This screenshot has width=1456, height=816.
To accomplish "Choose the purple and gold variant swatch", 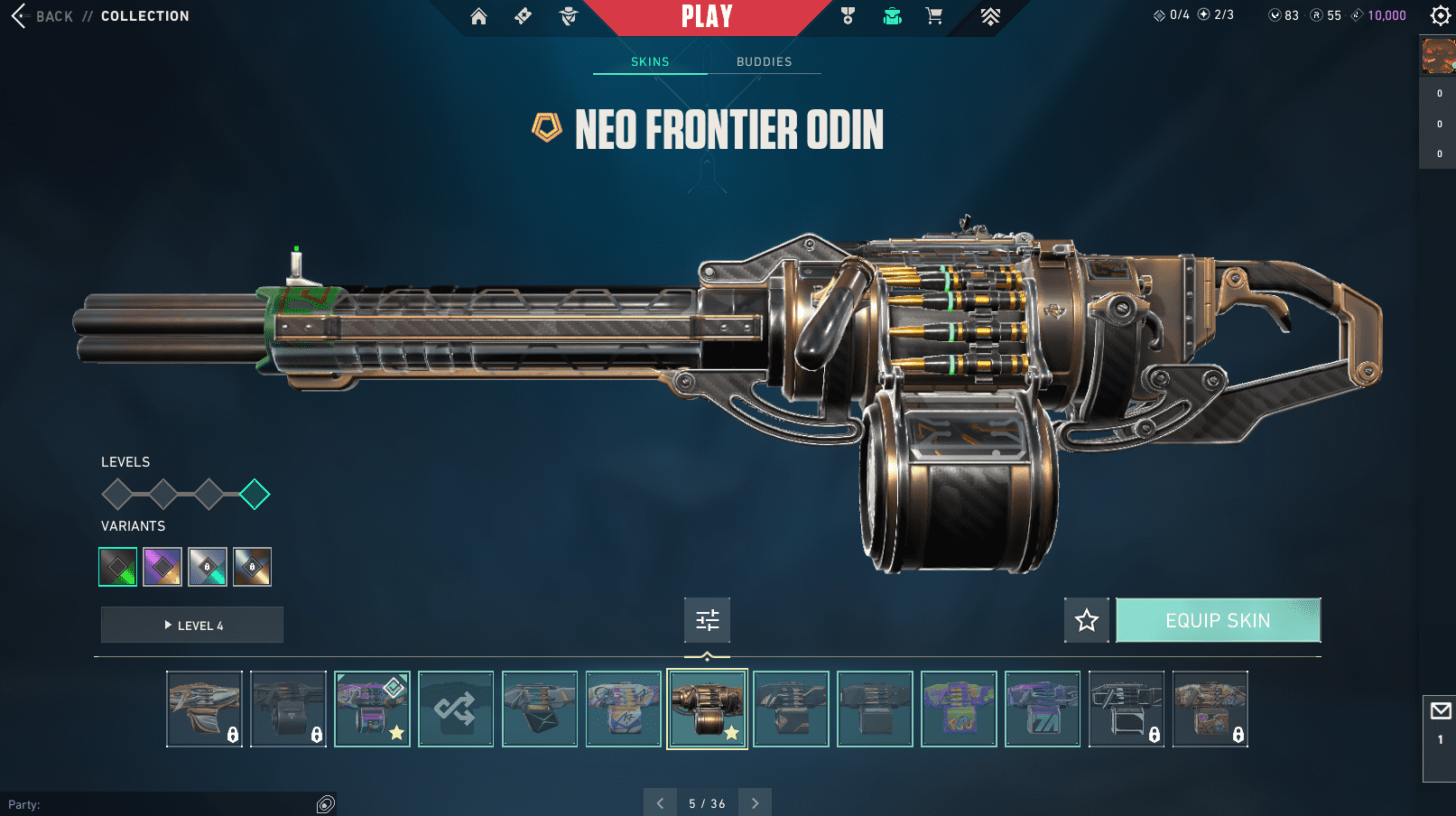I will pos(162,567).
